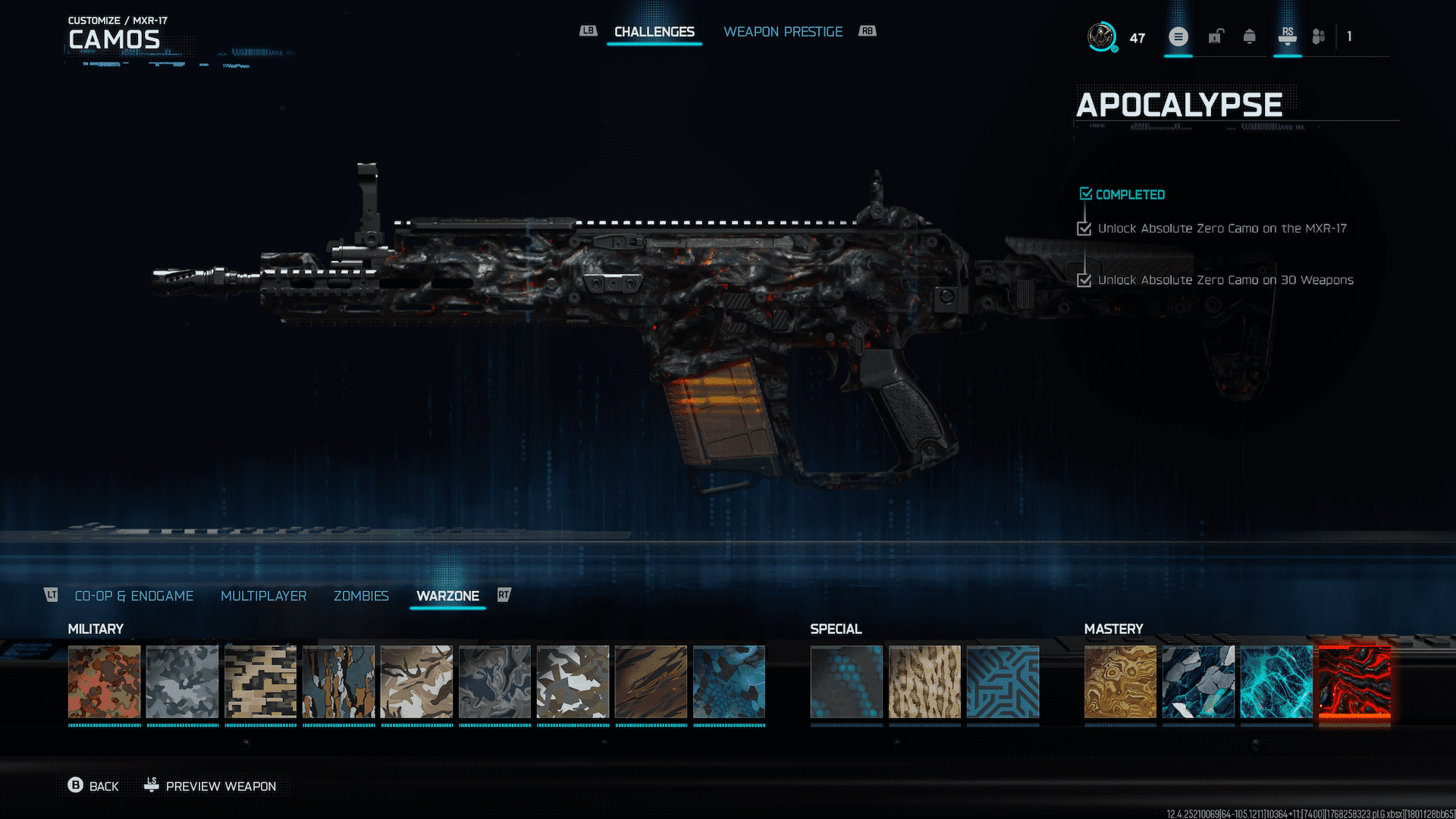
Task: Open the Challenges tab
Action: [654, 32]
